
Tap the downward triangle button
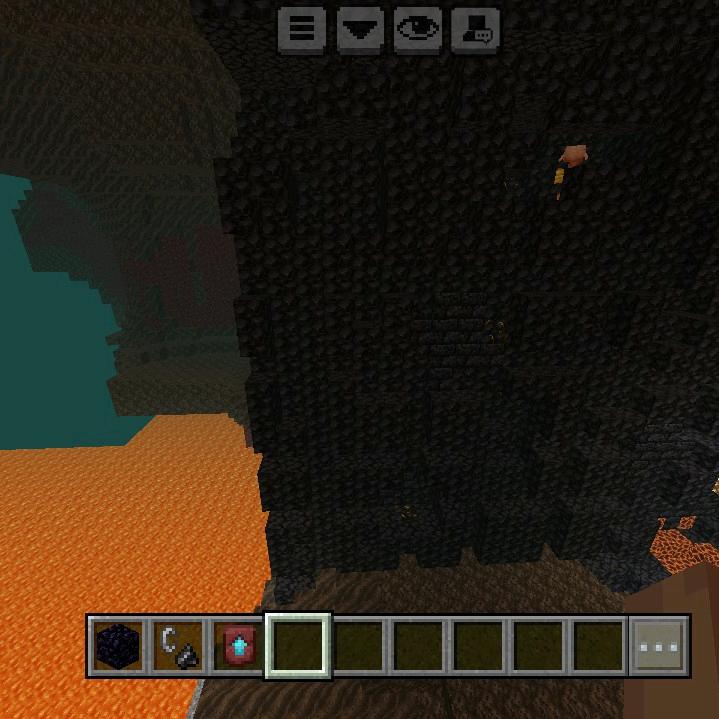point(360,30)
